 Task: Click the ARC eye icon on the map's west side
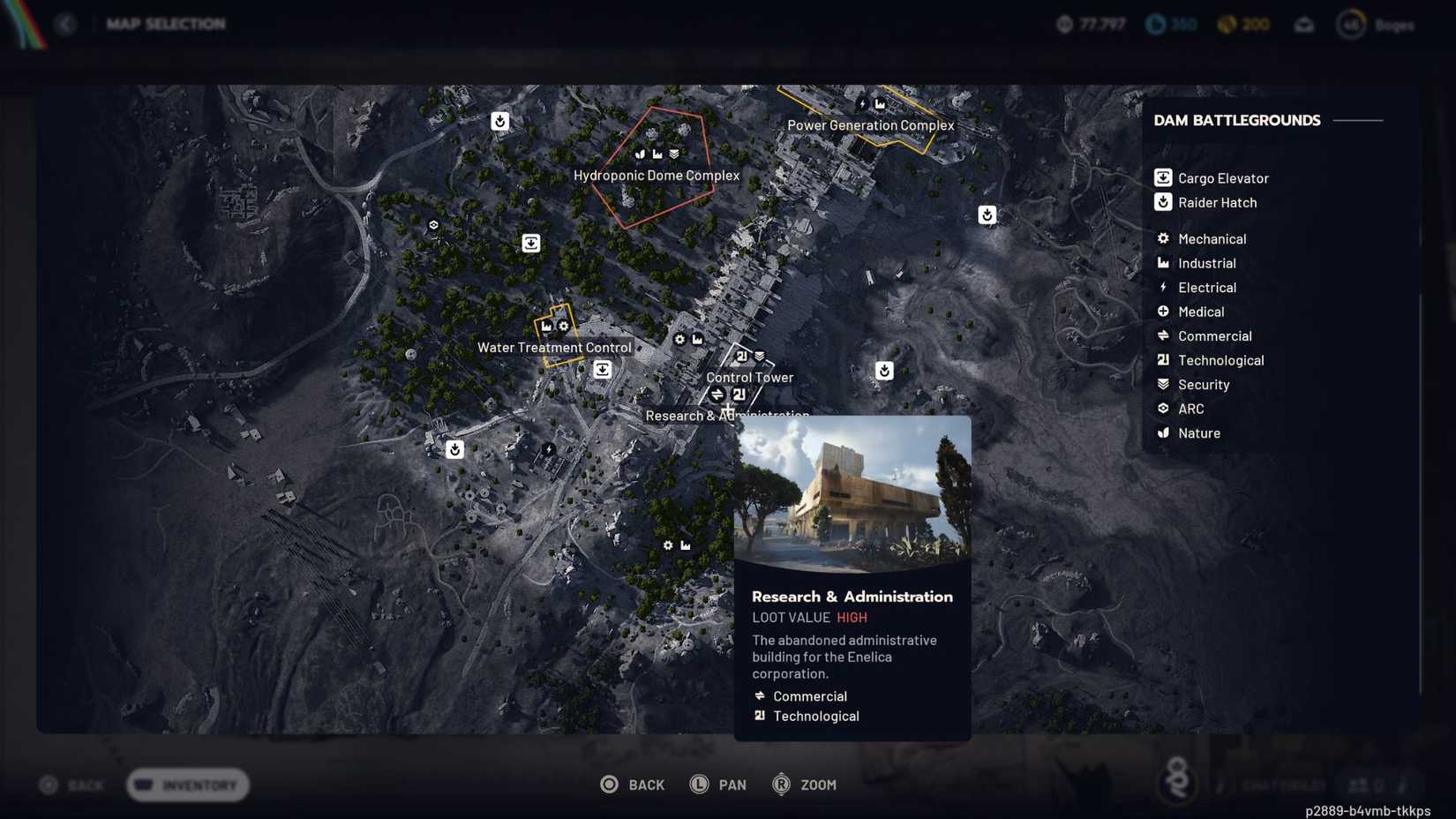[433, 225]
